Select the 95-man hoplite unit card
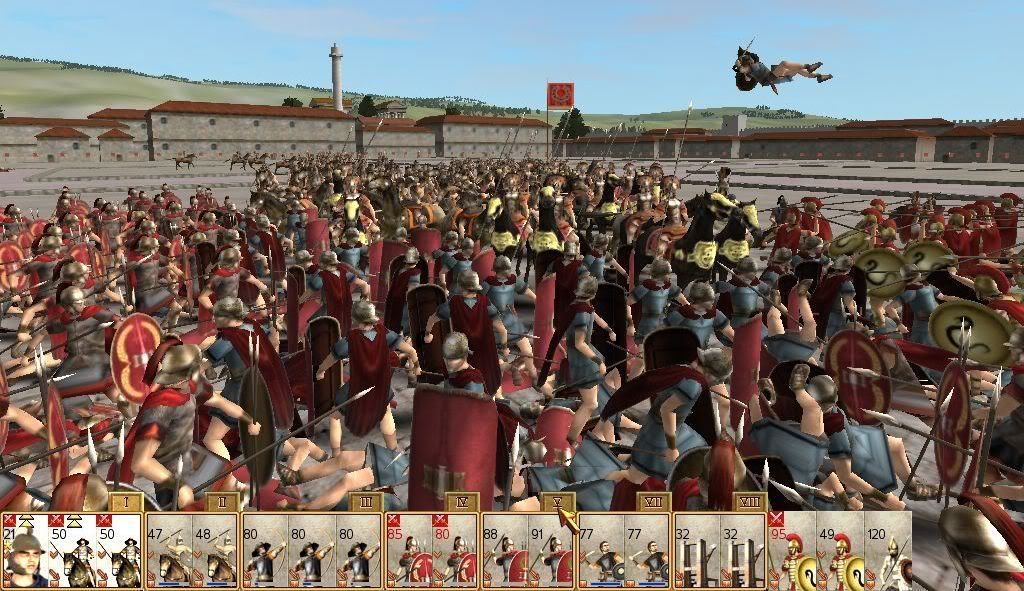Image resolution: width=1024 pixels, height=591 pixels. point(792,551)
